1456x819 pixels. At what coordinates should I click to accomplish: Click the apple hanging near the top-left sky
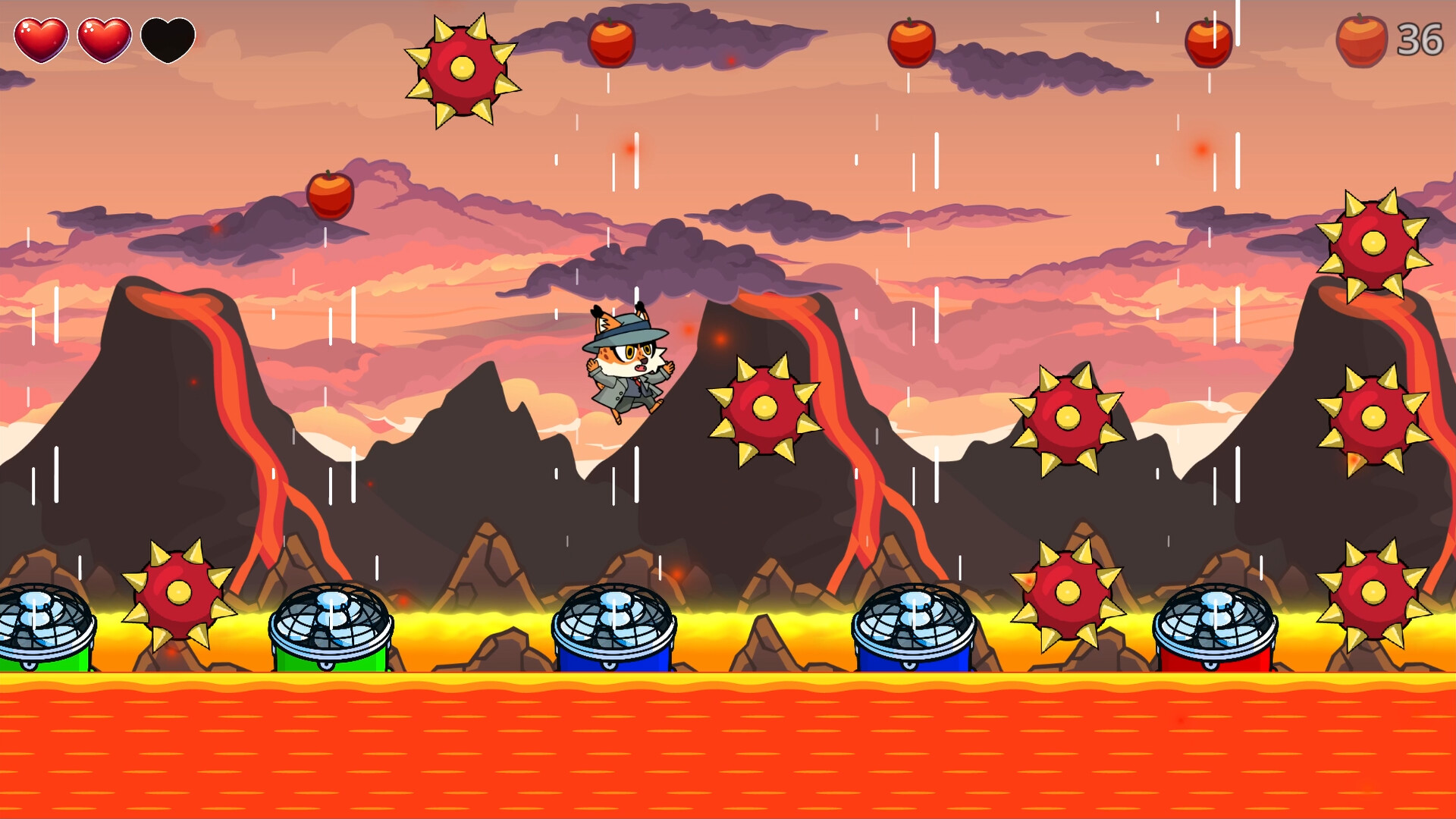point(330,197)
